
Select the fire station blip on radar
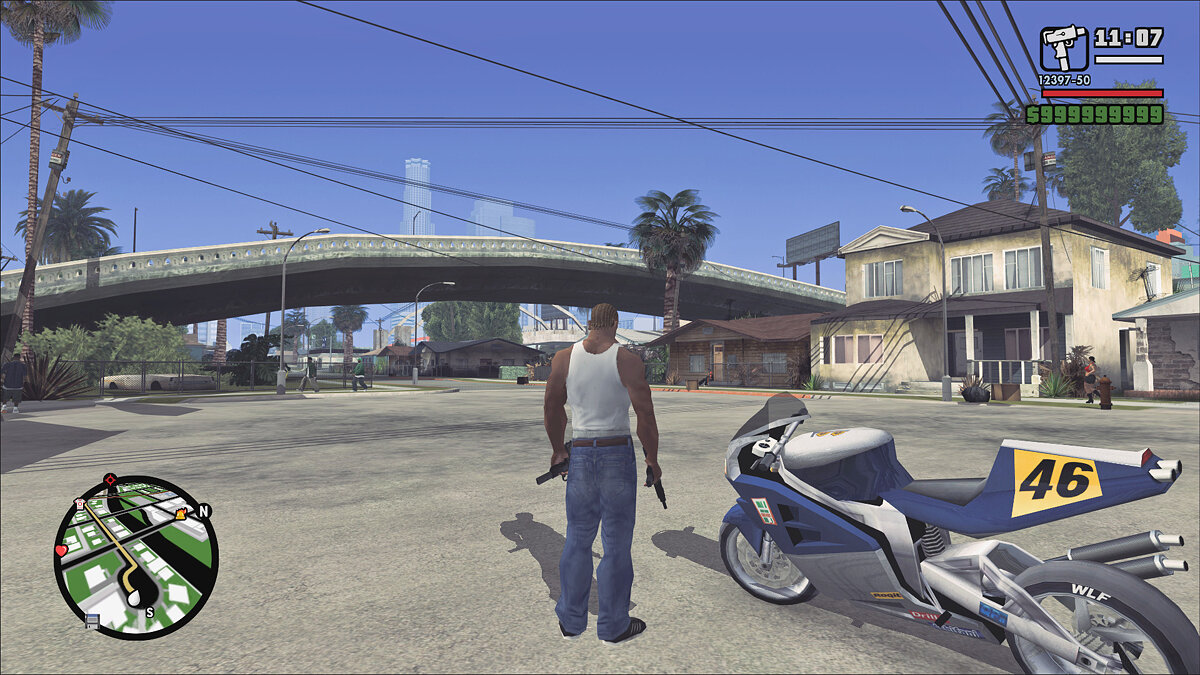(x=180, y=514)
